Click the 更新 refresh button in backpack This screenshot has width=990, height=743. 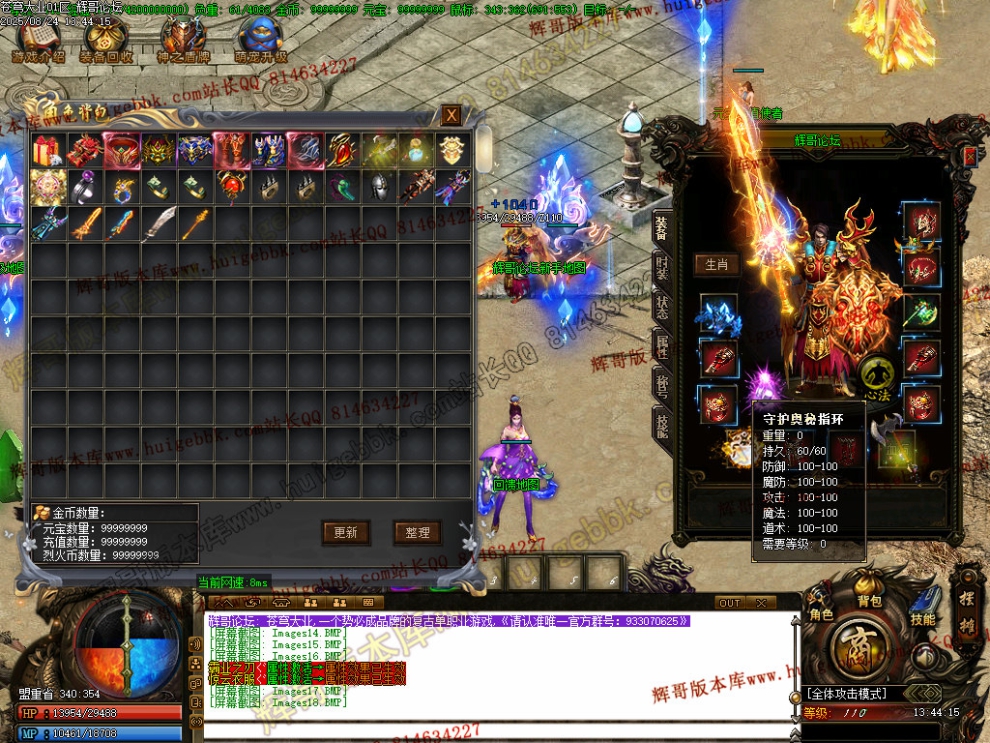coord(346,533)
